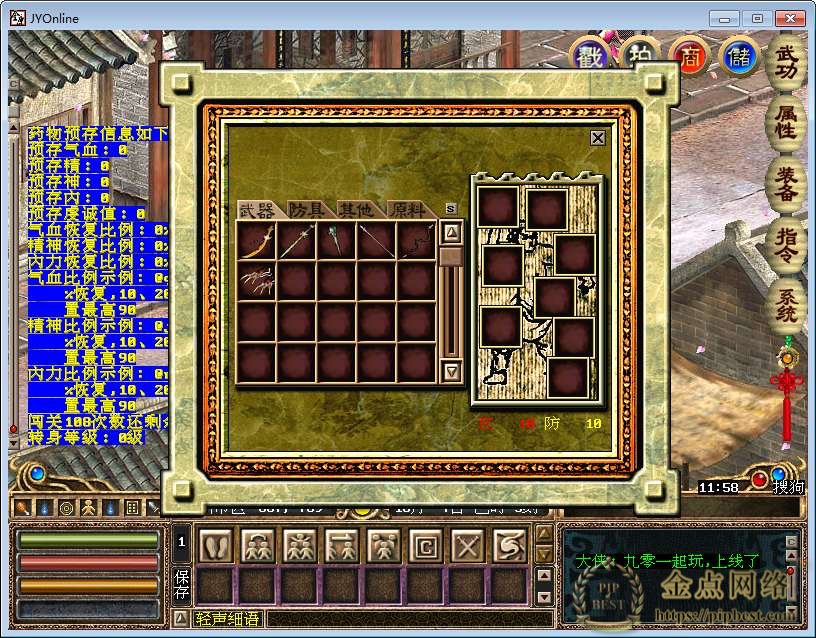Viewport: 816px width, 638px height.
Task: Click the 保存 save button
Action: tap(182, 585)
